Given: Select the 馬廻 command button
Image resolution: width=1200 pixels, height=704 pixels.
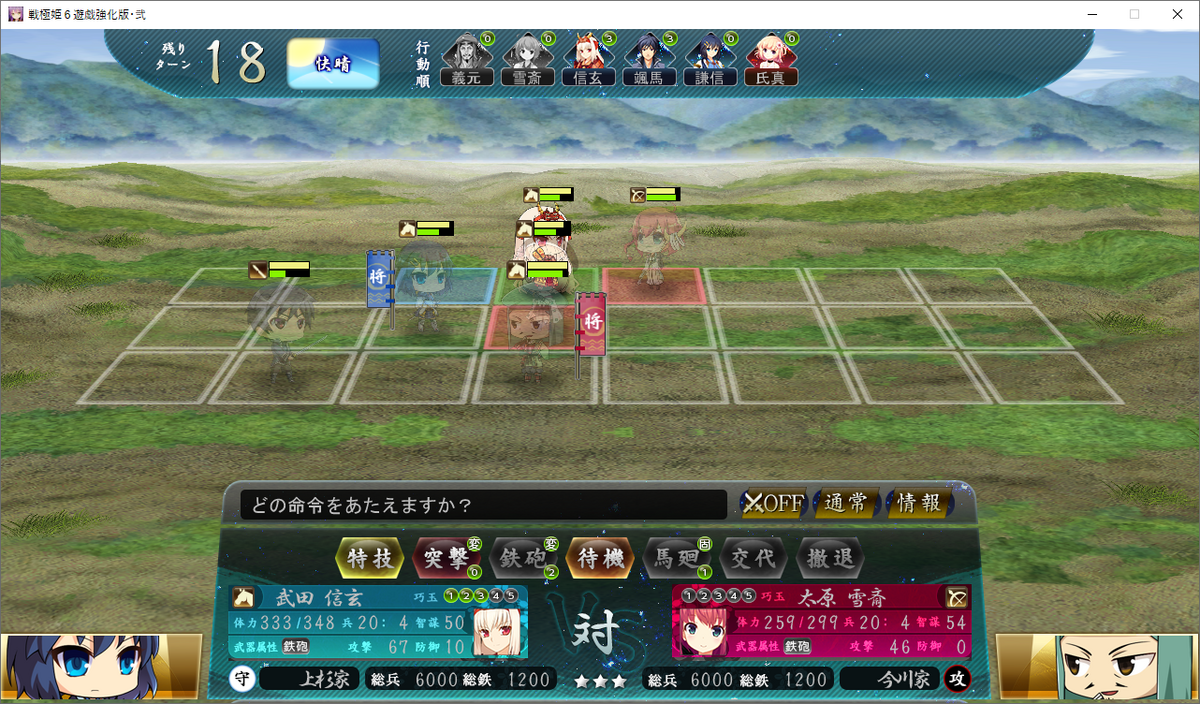Looking at the screenshot, I should pos(677,558).
